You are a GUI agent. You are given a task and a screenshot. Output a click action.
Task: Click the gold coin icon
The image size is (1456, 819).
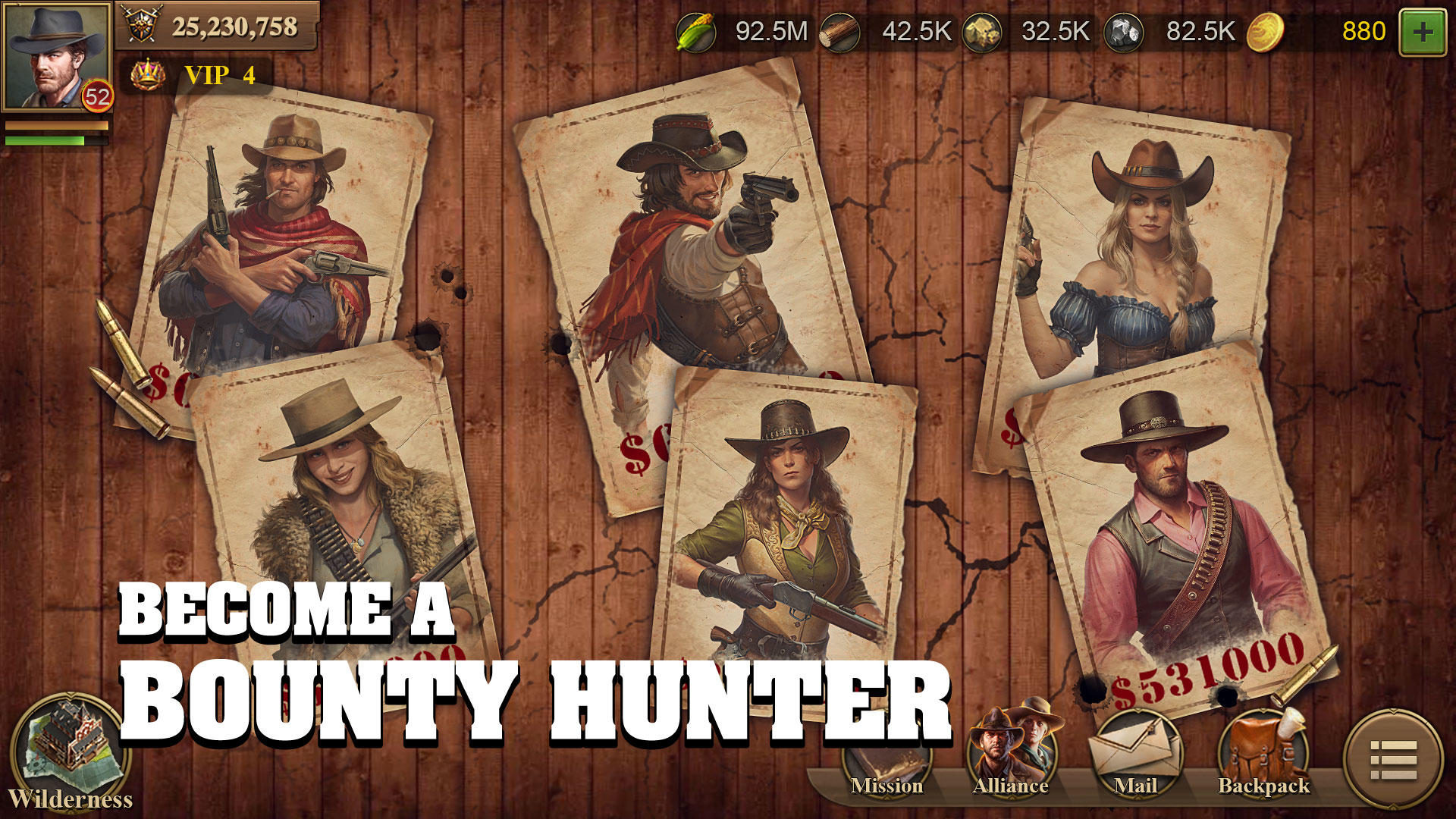click(x=1266, y=32)
